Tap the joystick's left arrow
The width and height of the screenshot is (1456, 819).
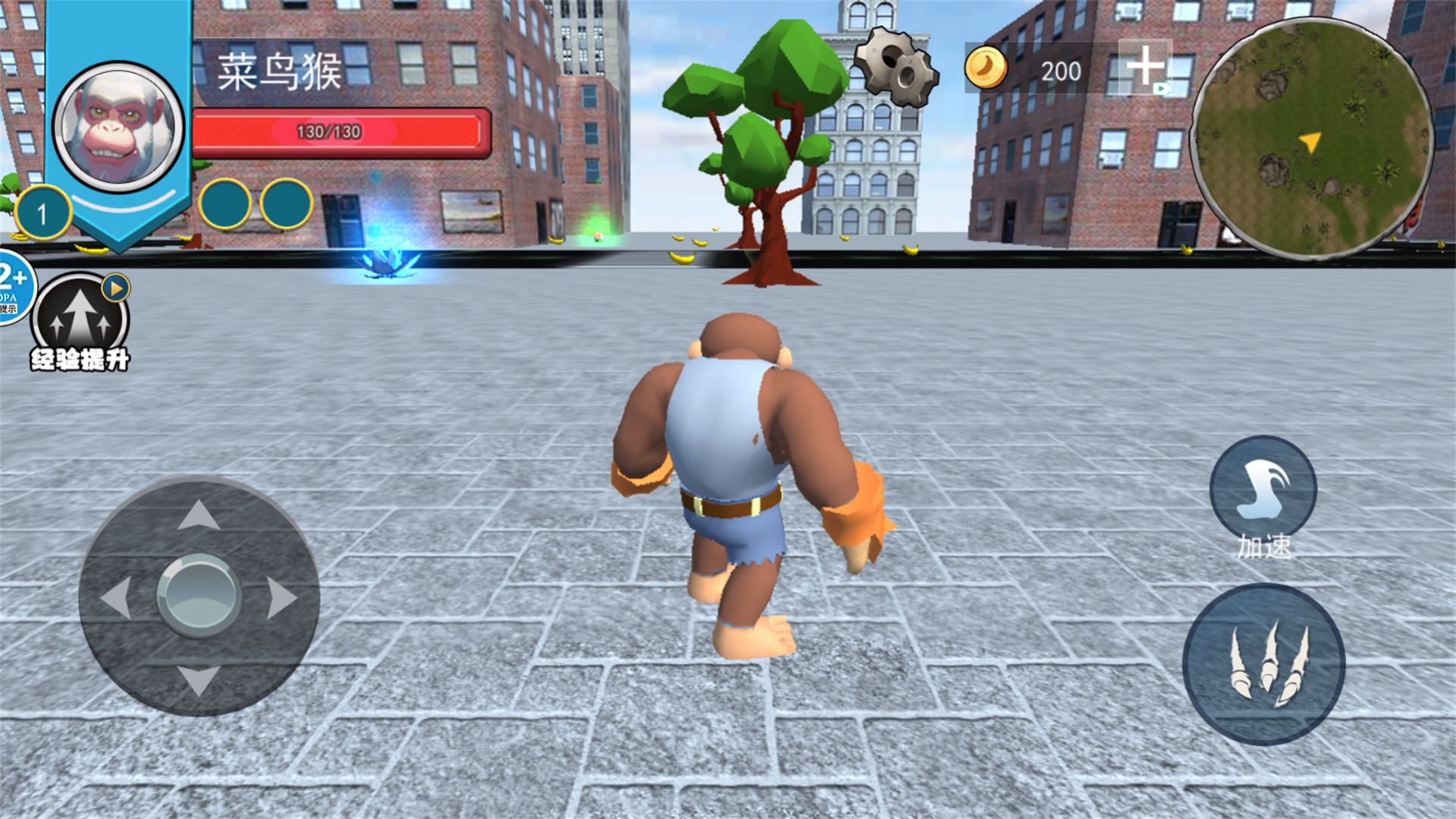116,597
